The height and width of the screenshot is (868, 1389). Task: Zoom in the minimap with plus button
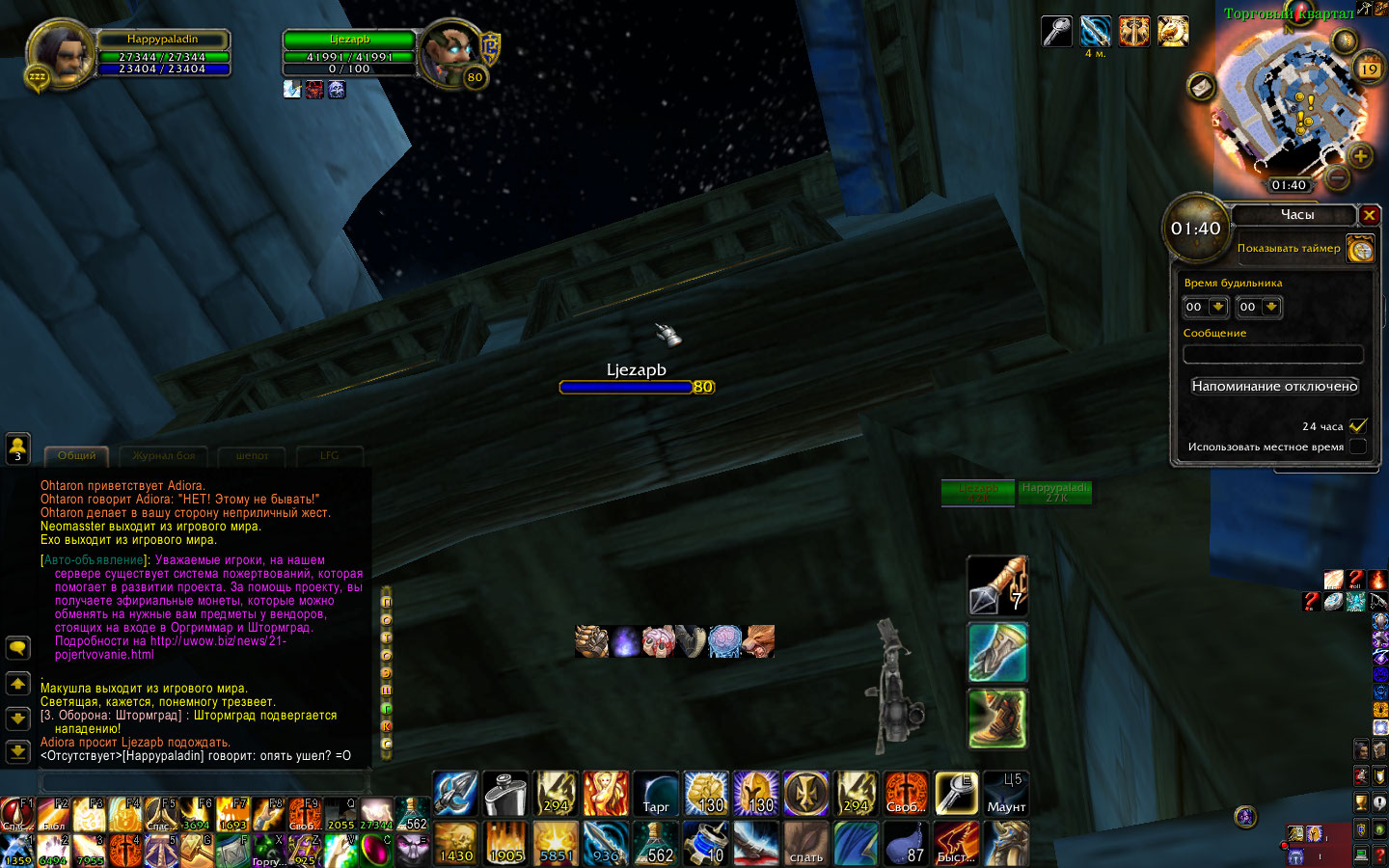pyautogui.click(x=1360, y=155)
